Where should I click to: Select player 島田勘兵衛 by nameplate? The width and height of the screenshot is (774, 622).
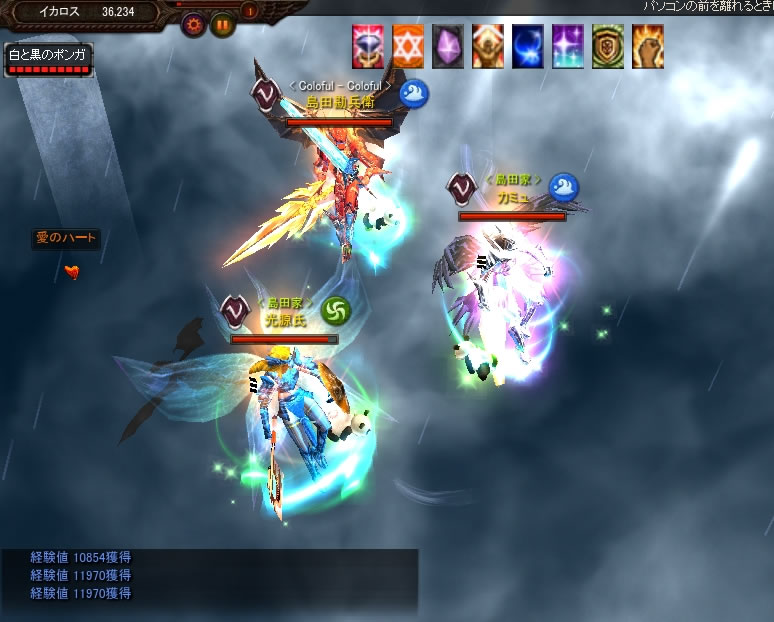[339, 102]
